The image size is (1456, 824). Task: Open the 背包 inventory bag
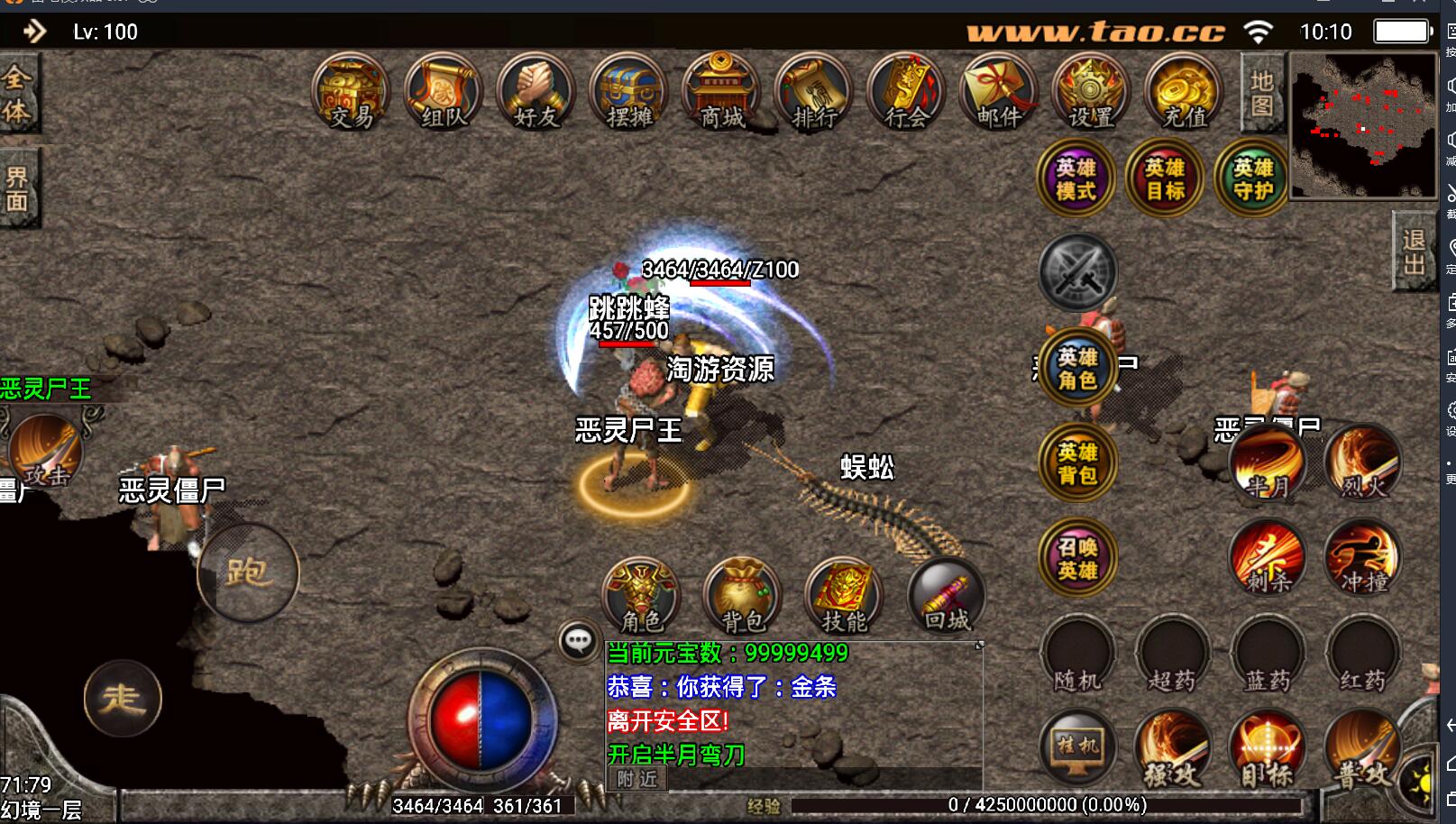coord(742,596)
